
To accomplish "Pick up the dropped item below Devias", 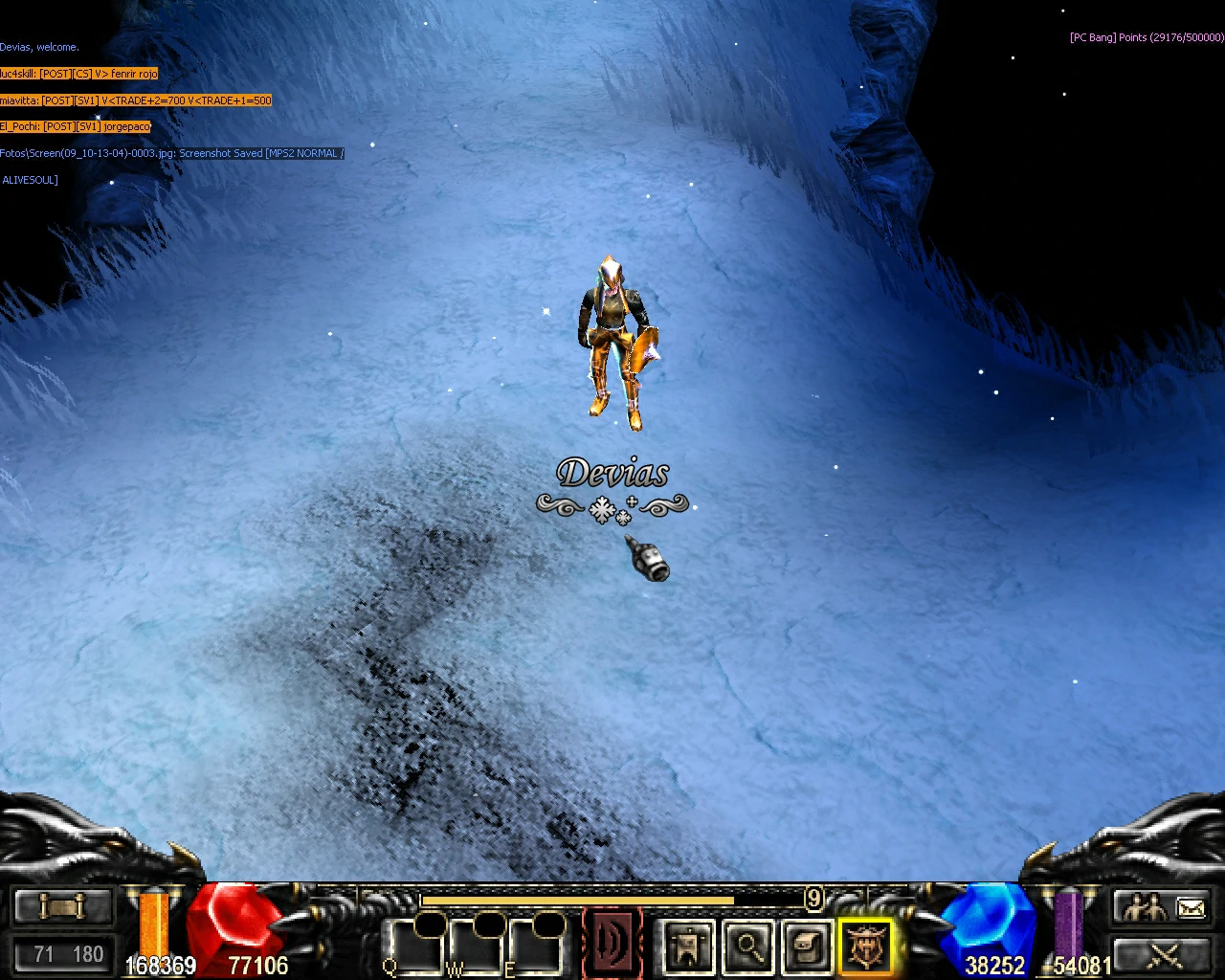I will (647, 564).
